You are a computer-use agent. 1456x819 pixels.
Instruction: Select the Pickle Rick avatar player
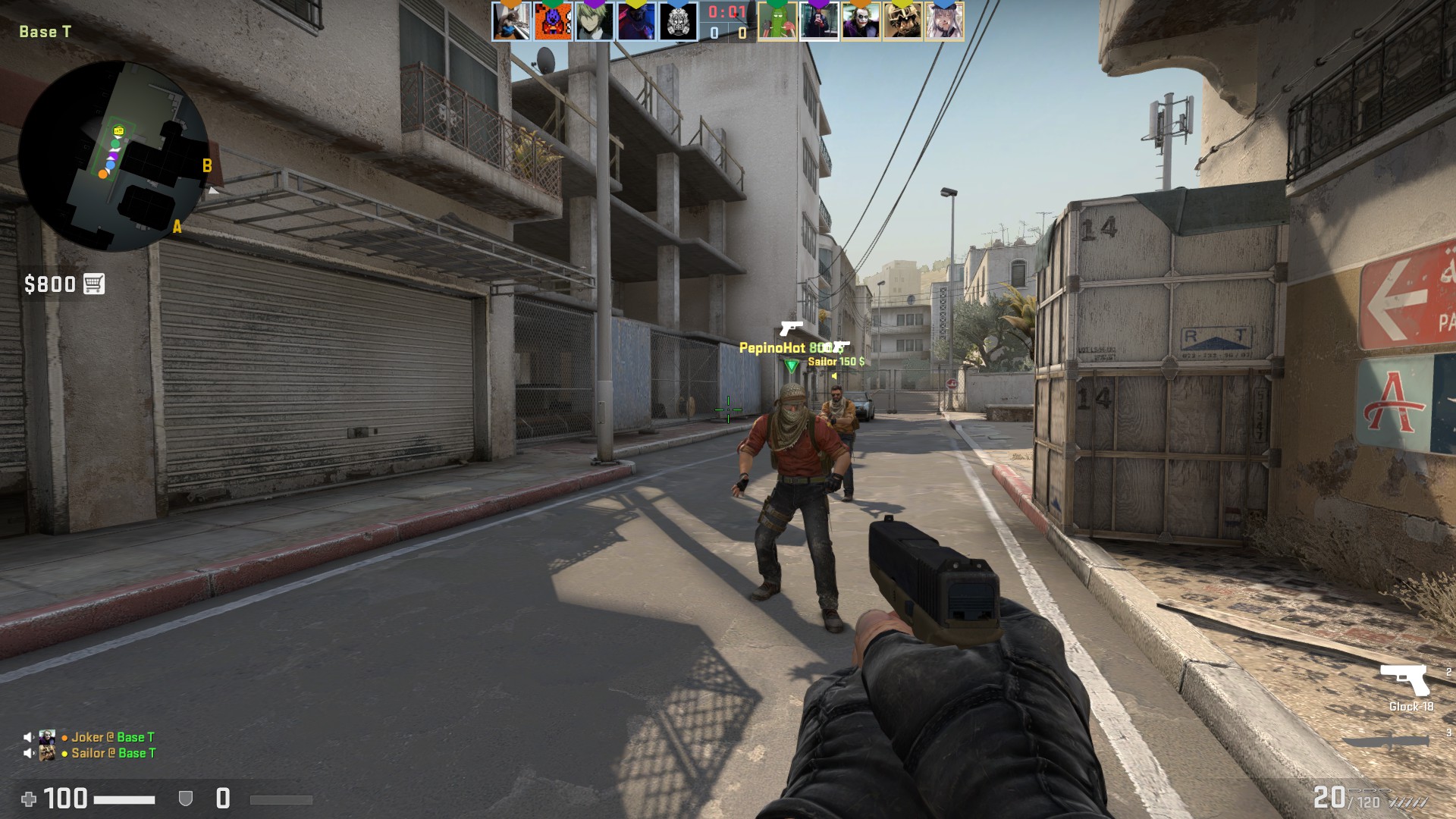[x=777, y=21]
